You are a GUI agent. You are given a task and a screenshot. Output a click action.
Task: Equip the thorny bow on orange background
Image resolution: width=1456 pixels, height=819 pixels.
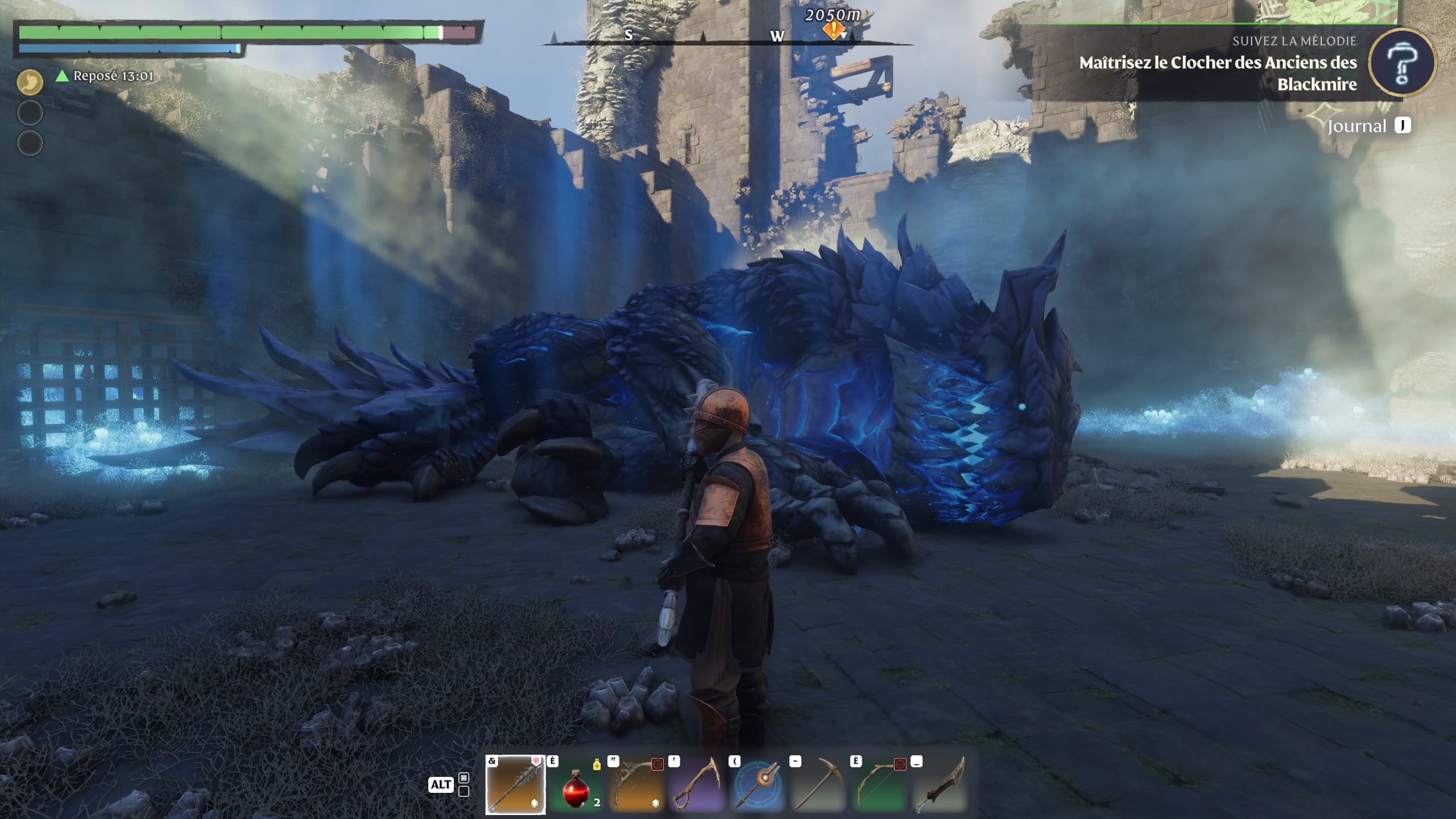tap(636, 785)
